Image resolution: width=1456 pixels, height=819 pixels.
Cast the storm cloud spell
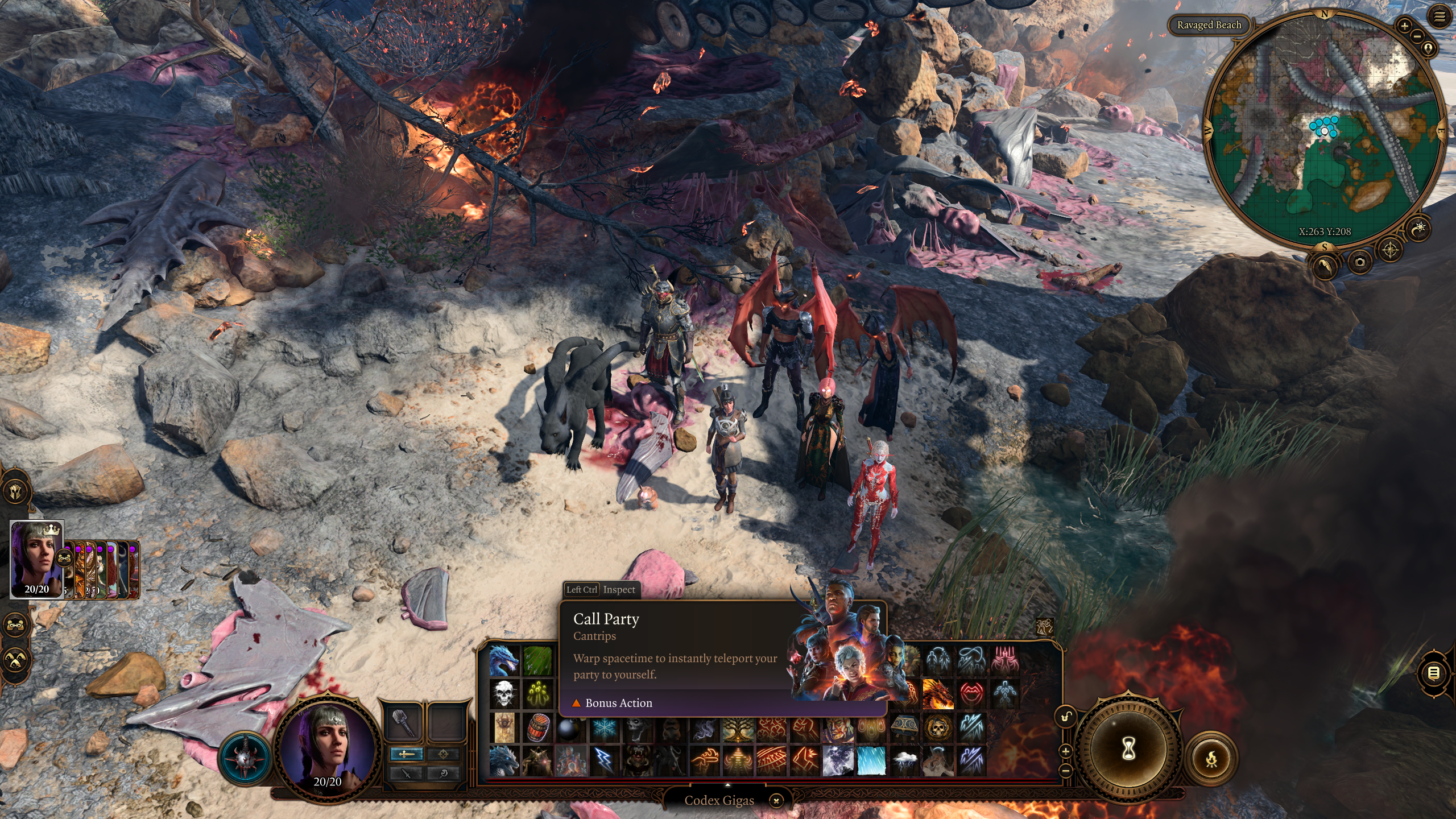pos(905,761)
